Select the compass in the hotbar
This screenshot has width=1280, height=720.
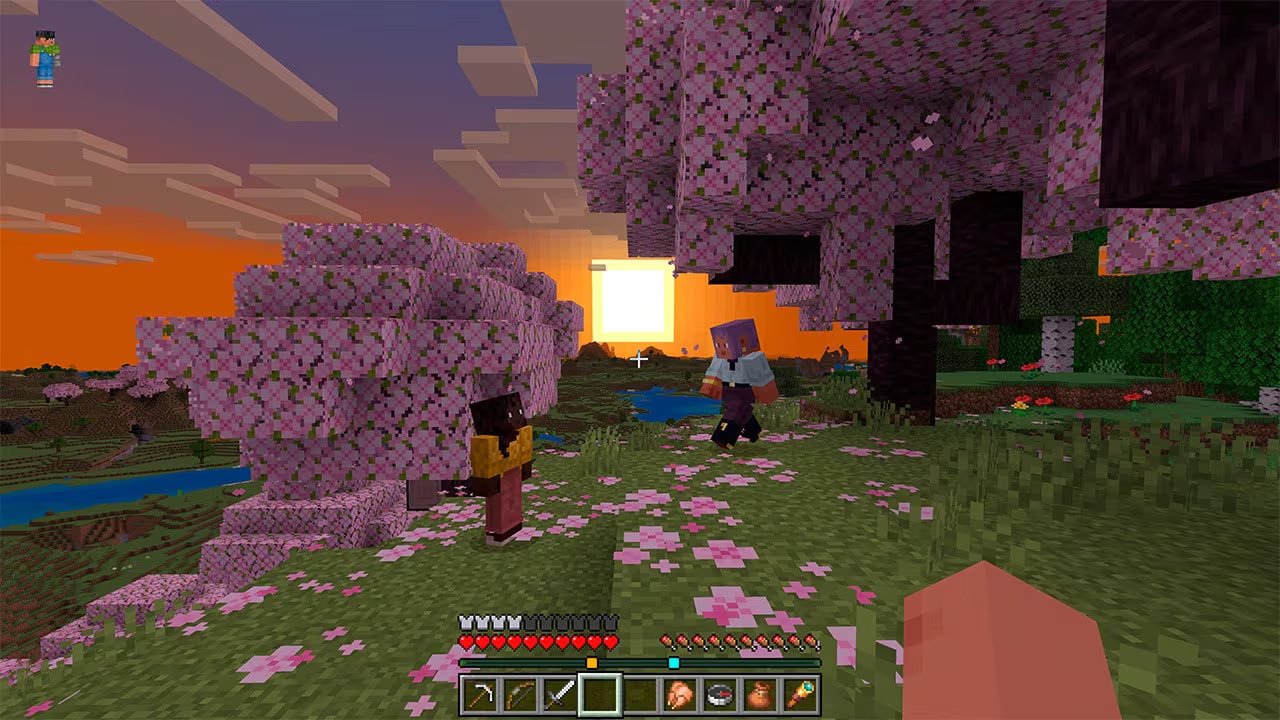719,694
